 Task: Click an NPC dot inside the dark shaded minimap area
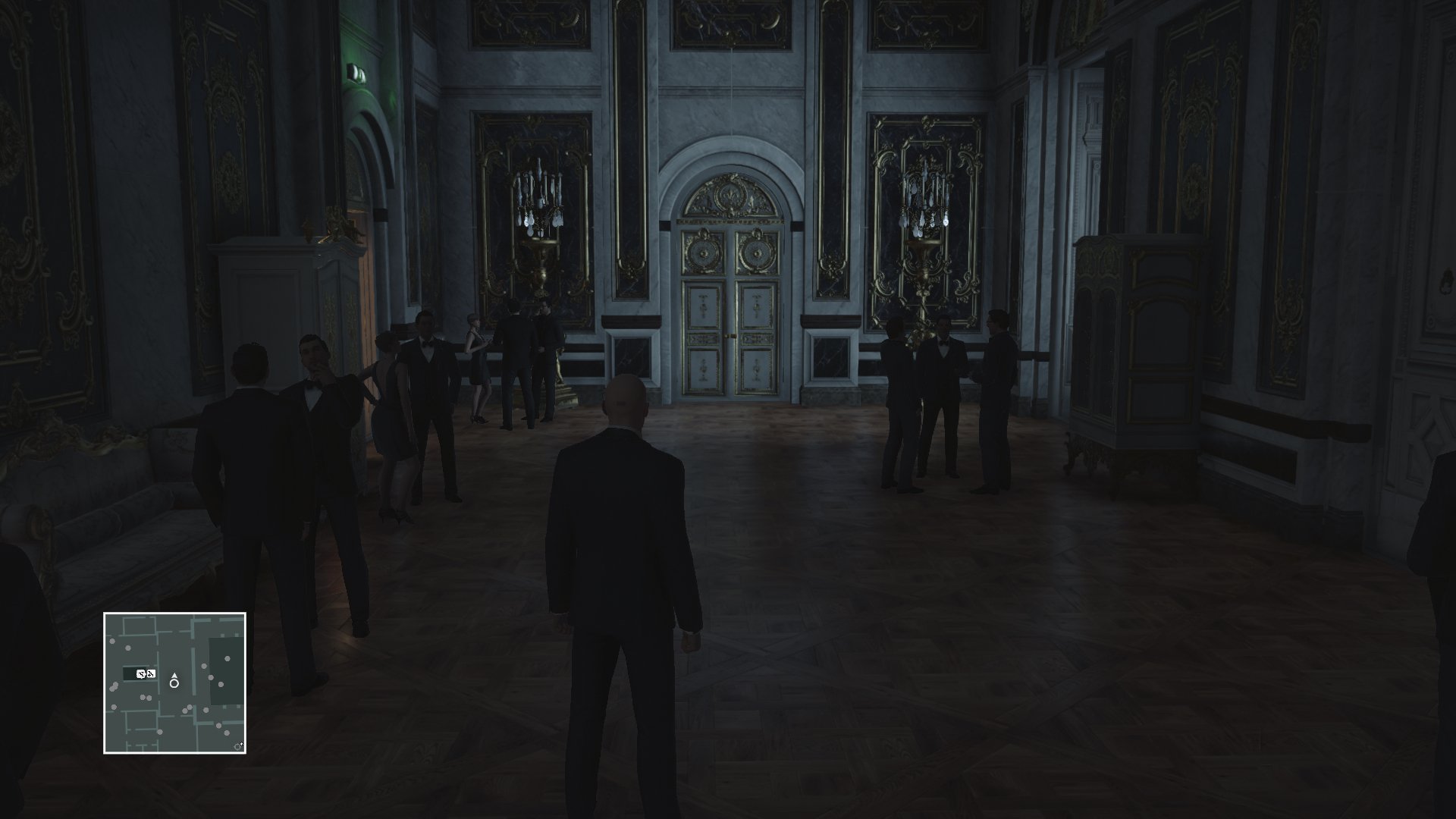[x=227, y=659]
